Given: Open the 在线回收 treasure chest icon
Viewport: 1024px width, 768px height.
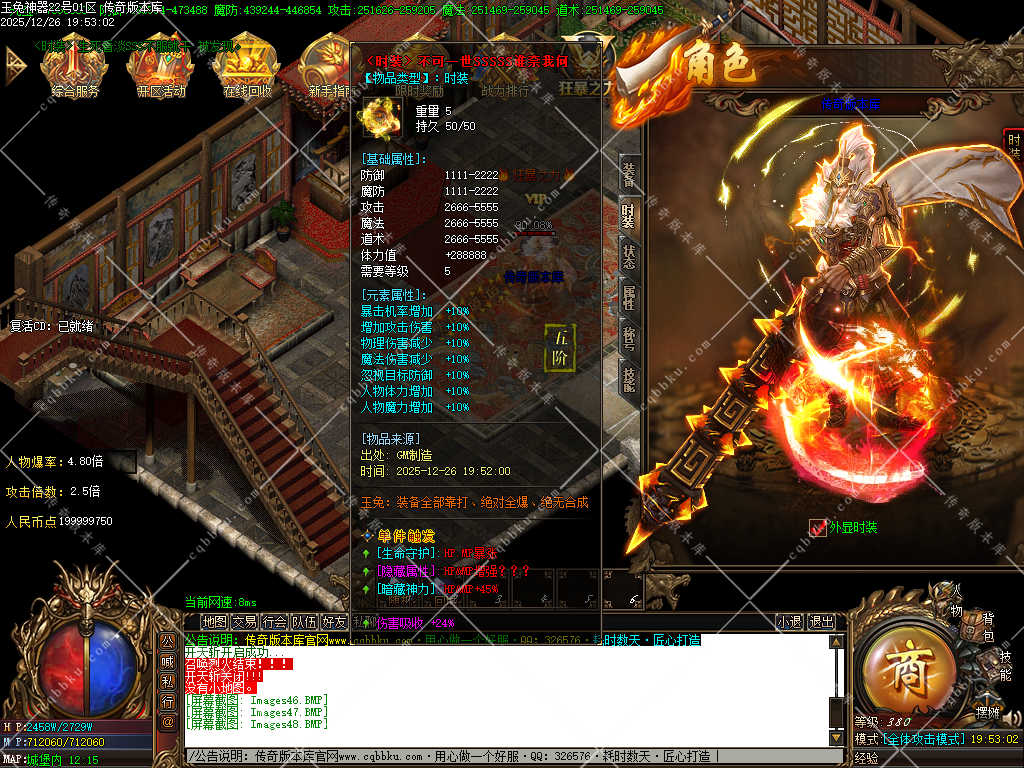Looking at the screenshot, I should point(247,66).
